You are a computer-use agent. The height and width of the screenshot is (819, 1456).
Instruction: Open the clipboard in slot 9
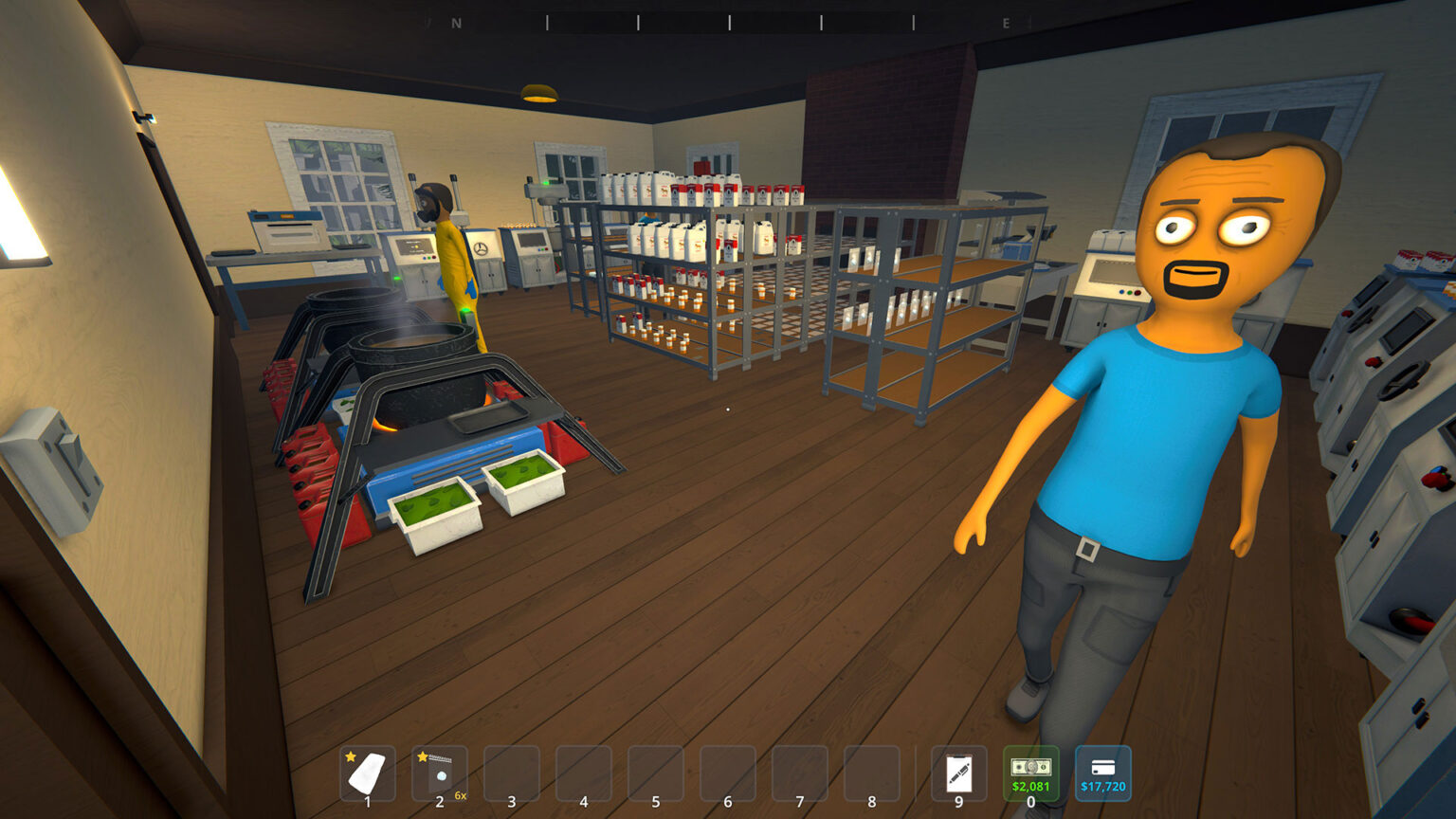(958, 773)
